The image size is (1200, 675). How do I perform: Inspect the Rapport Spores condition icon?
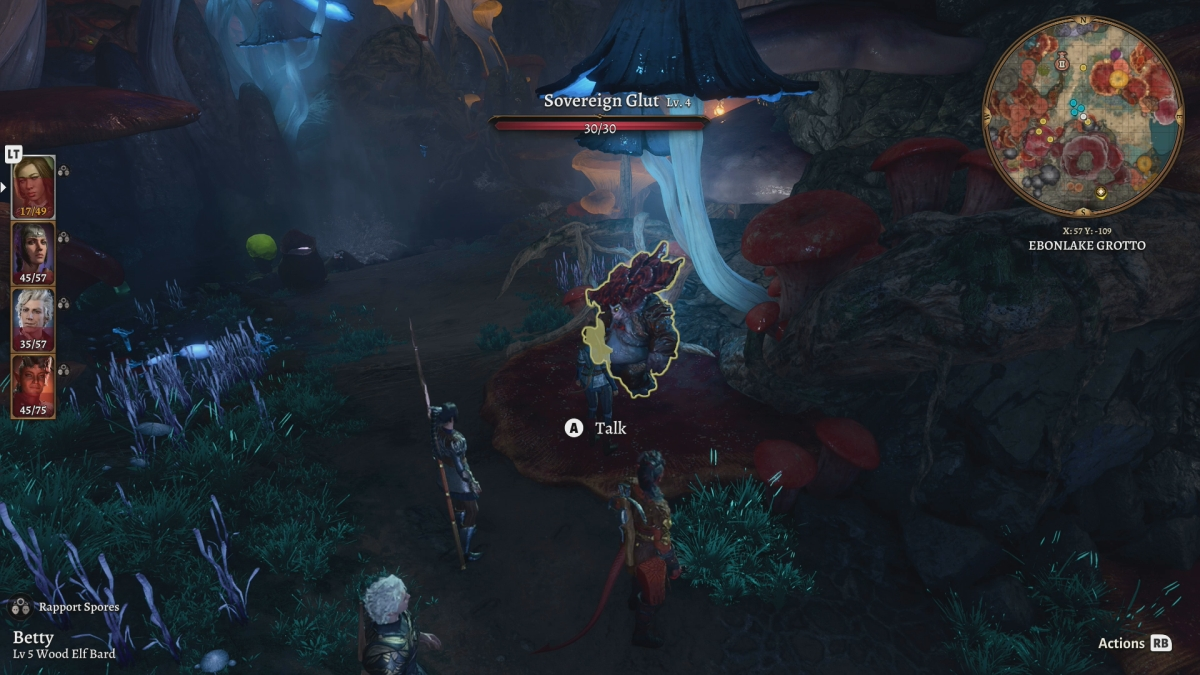[x=20, y=607]
